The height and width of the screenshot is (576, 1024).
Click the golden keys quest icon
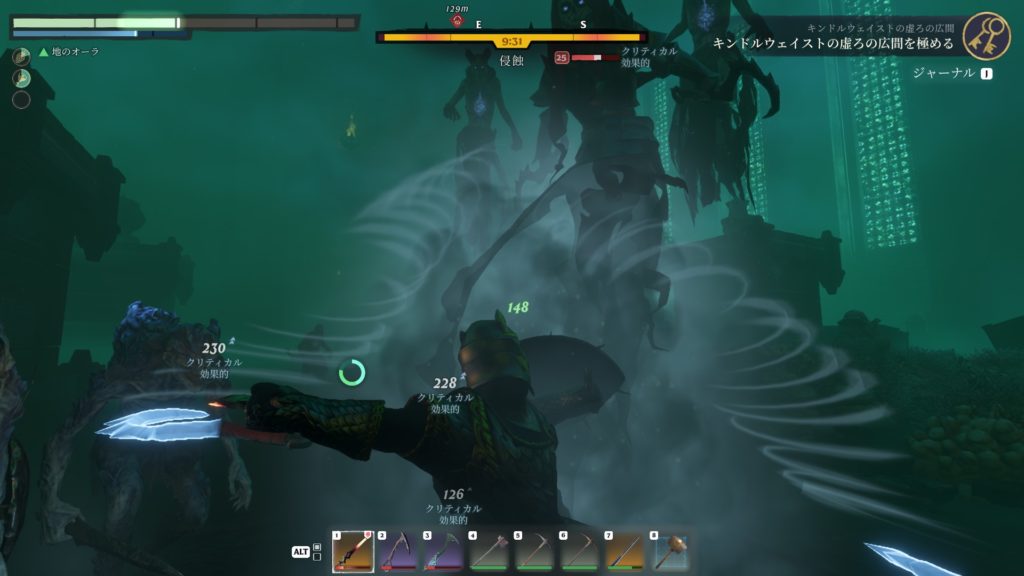(986, 36)
